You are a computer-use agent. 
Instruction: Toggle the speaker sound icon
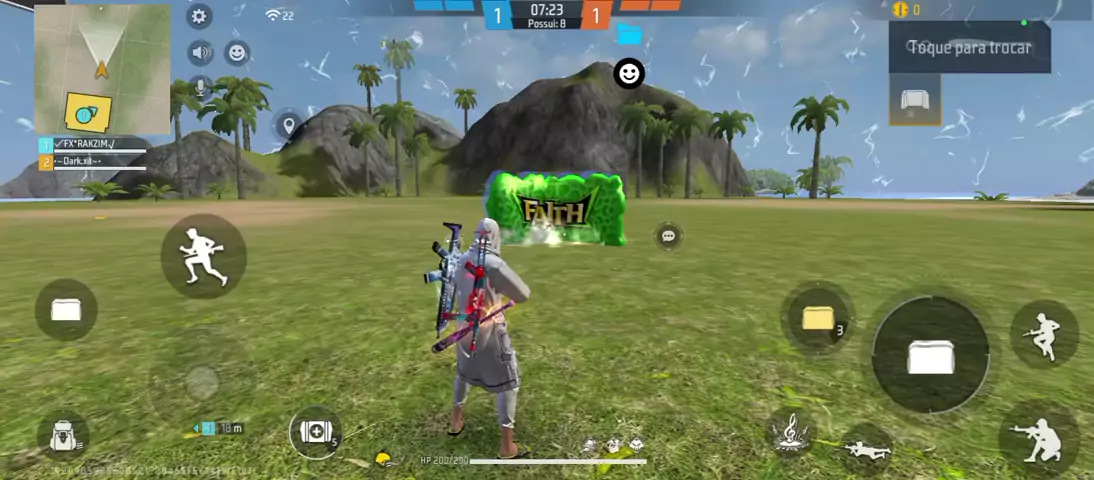(200, 52)
